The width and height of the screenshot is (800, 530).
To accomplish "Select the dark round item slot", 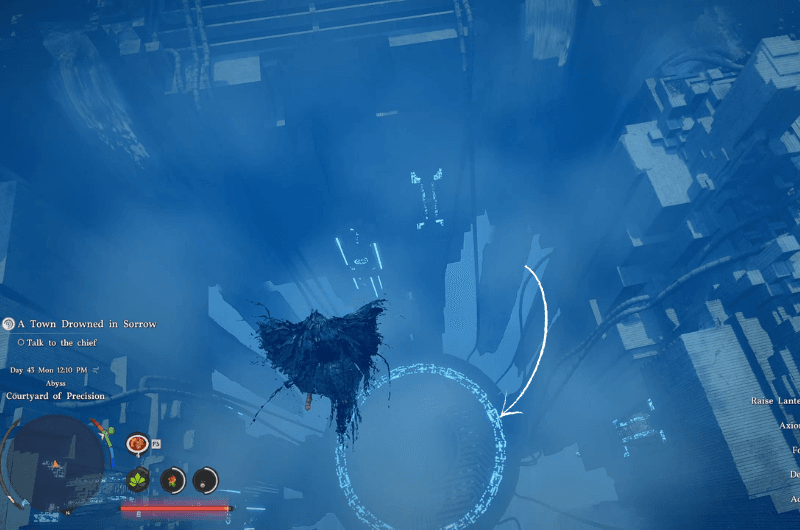I will pyautogui.click(x=206, y=480).
